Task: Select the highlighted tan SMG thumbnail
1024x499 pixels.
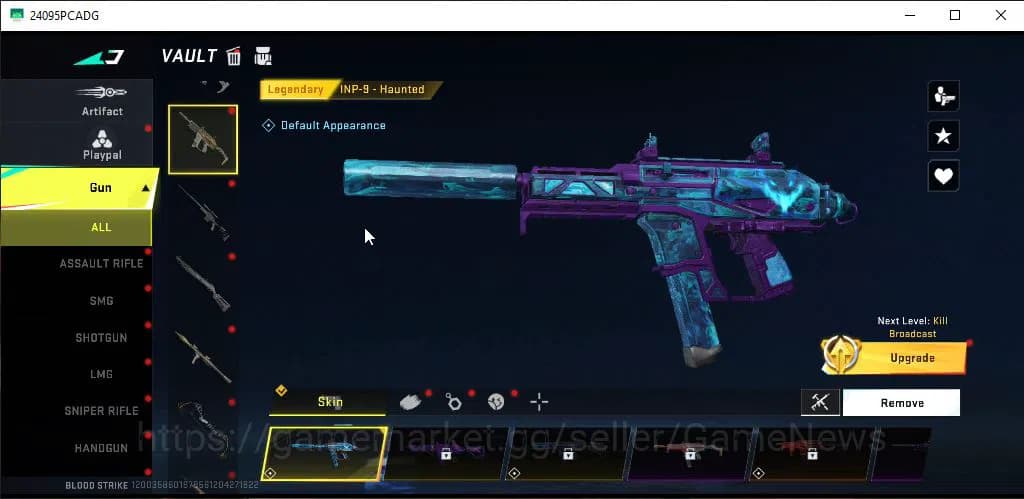Action: point(202,139)
